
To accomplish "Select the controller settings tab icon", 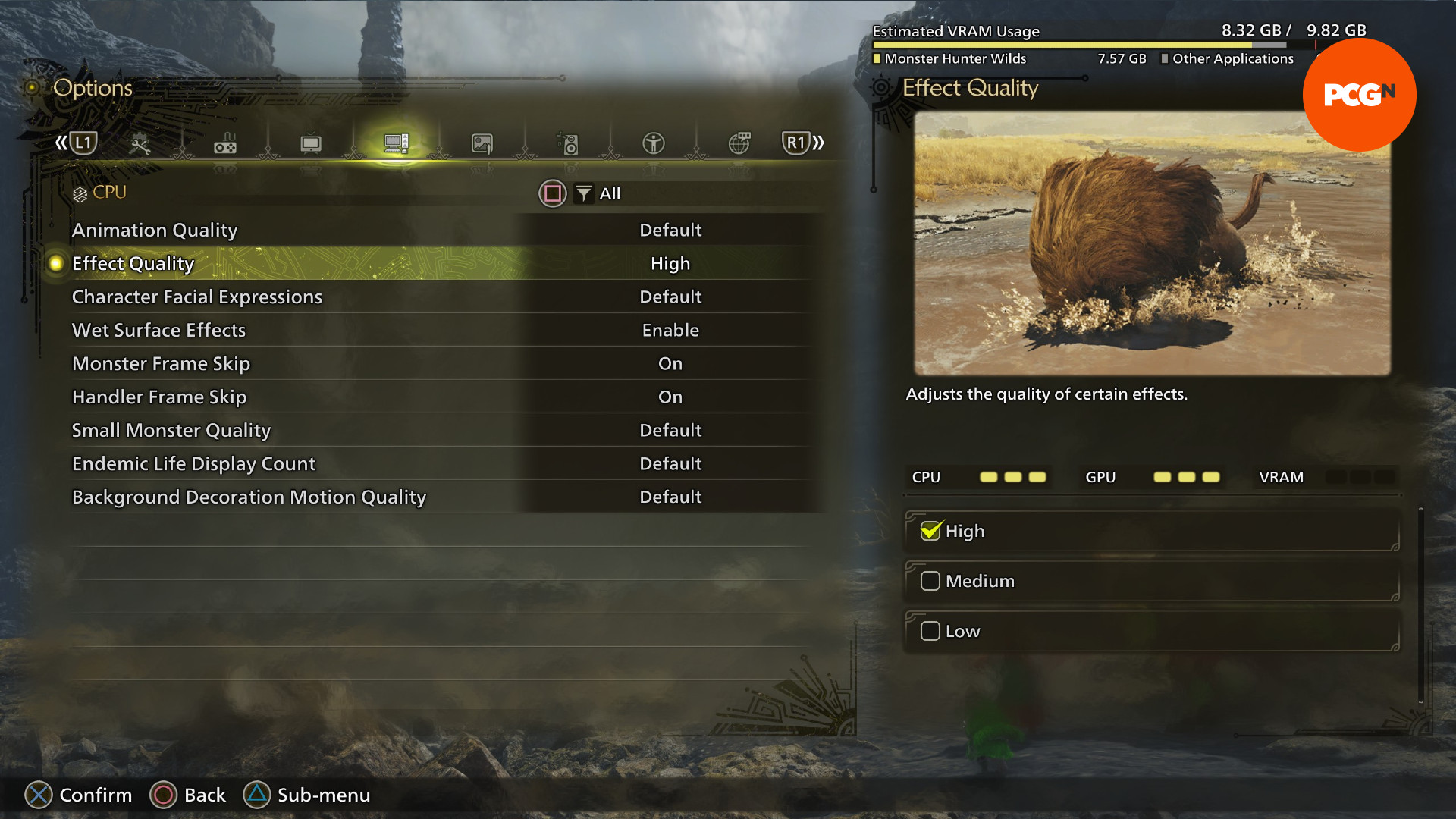I will click(225, 144).
